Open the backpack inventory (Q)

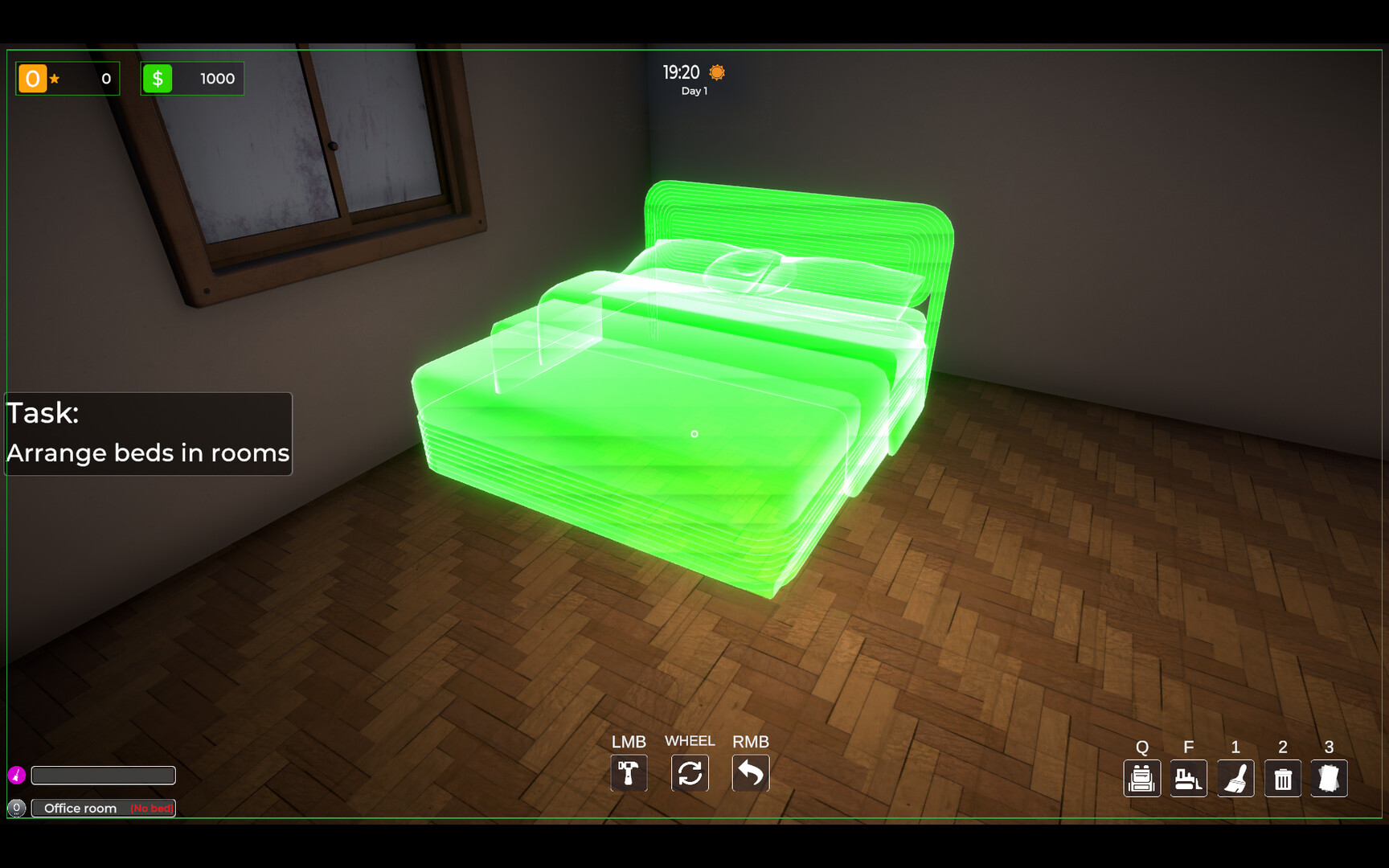pyautogui.click(x=1142, y=778)
